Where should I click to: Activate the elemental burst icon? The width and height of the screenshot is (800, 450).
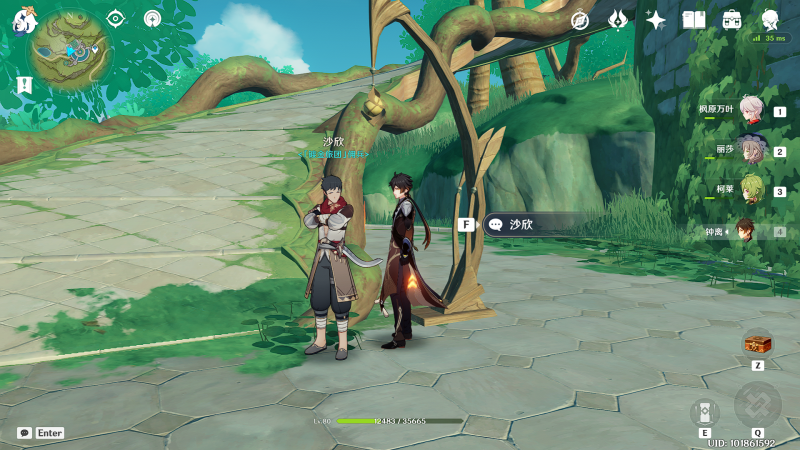[757, 405]
